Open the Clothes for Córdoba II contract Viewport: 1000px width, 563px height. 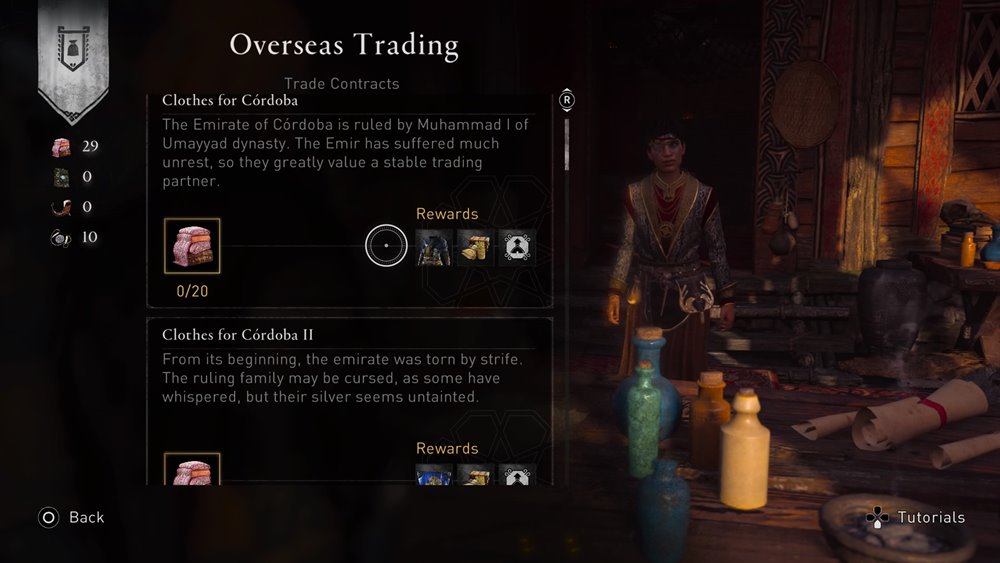tap(238, 335)
